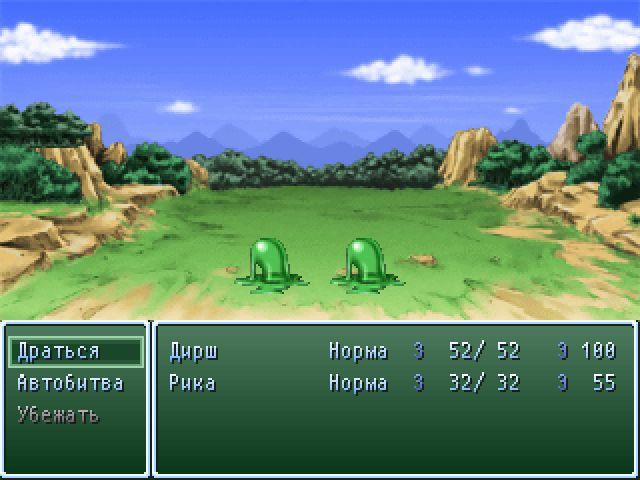Select the Драться battle command

click(59, 351)
